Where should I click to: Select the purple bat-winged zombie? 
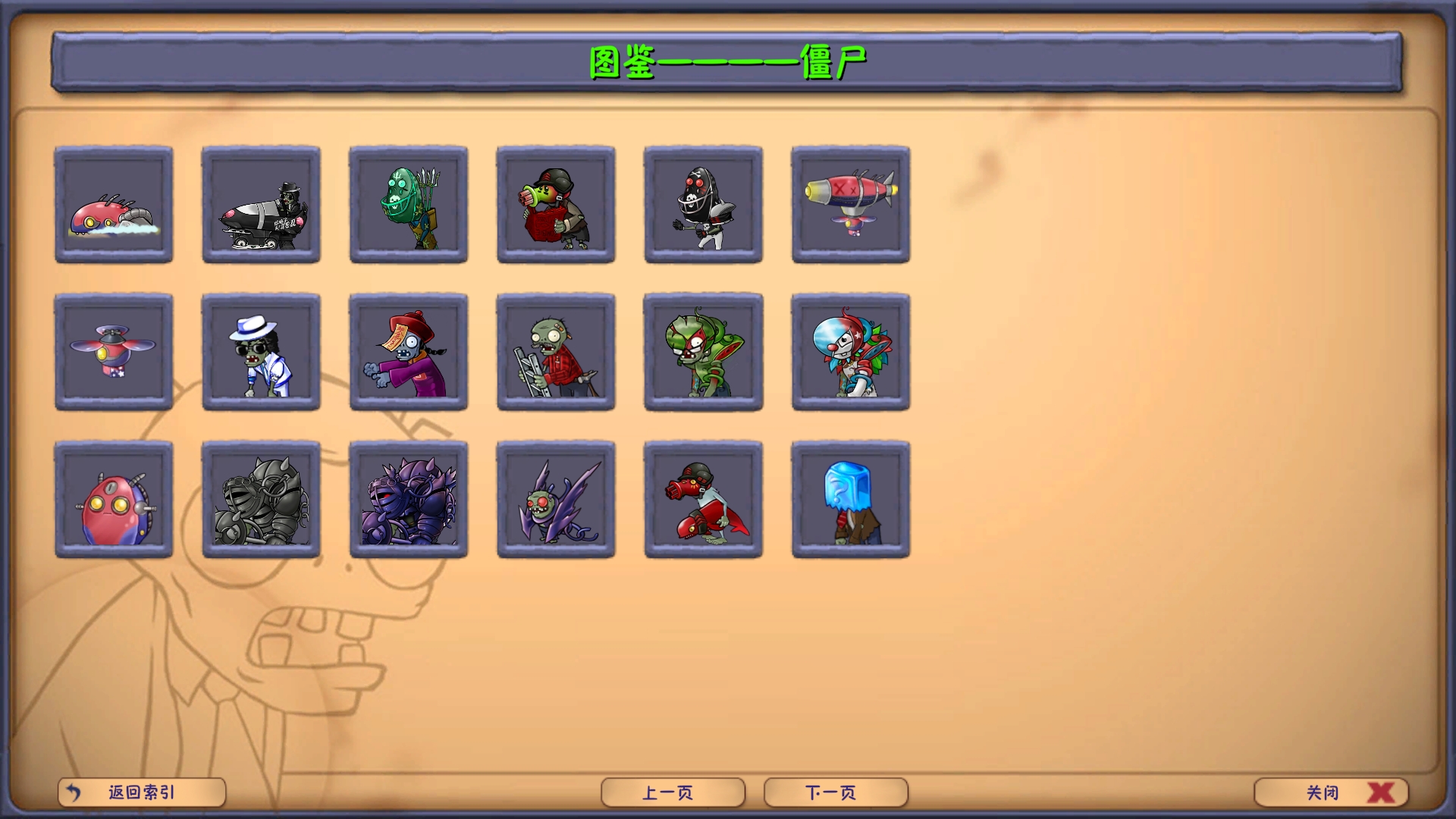click(x=556, y=499)
